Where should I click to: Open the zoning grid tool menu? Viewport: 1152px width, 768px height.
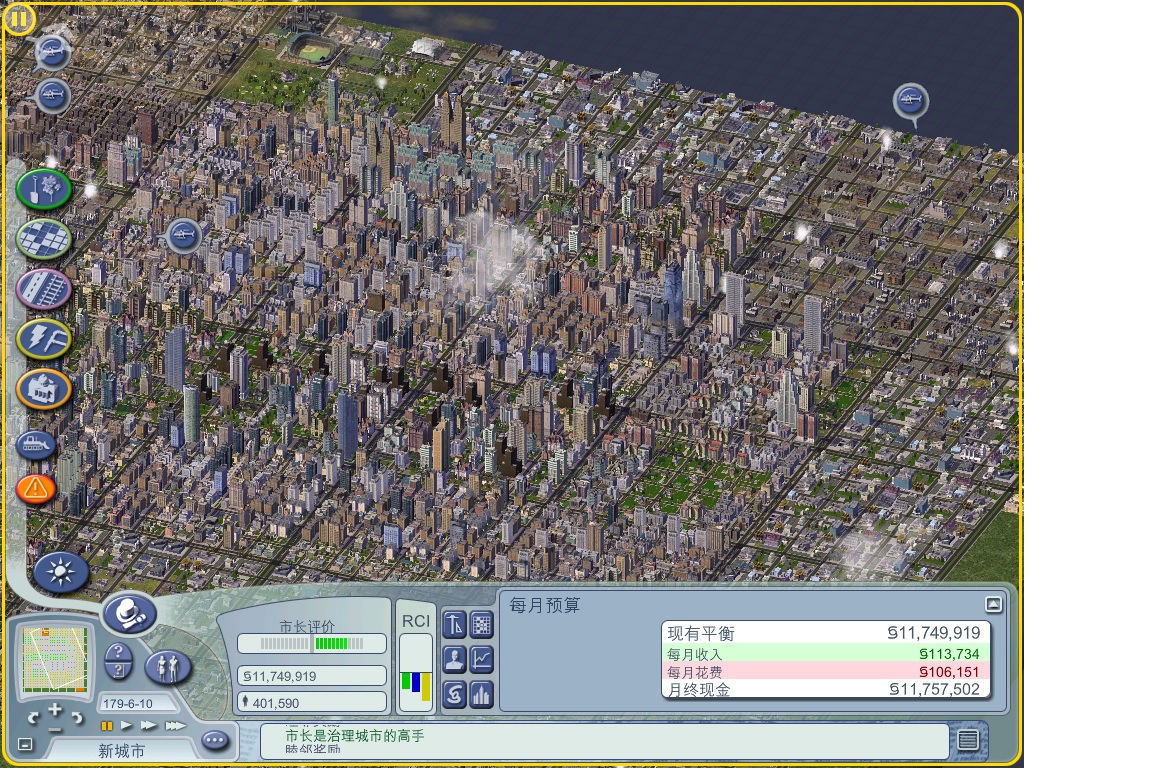click(44, 238)
